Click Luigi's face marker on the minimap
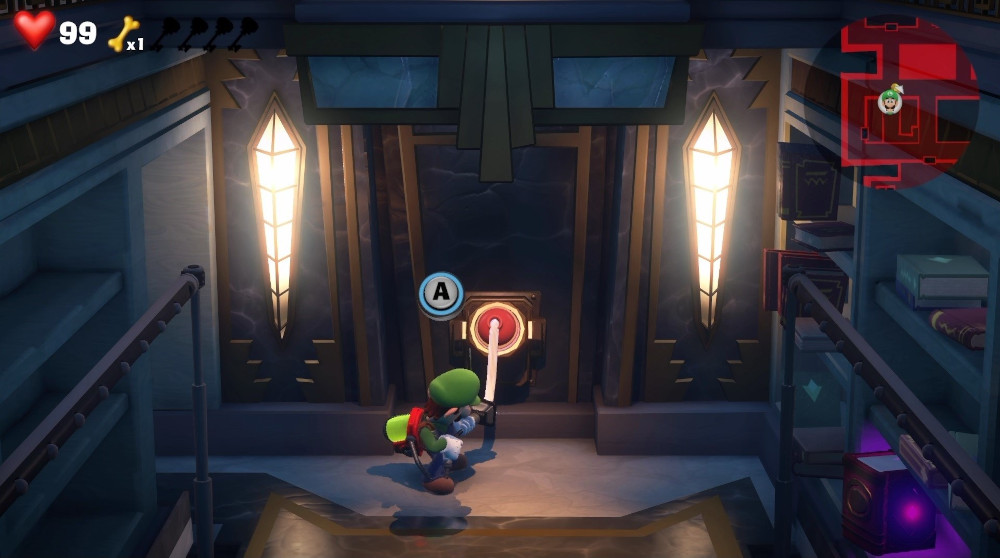 coord(889,100)
